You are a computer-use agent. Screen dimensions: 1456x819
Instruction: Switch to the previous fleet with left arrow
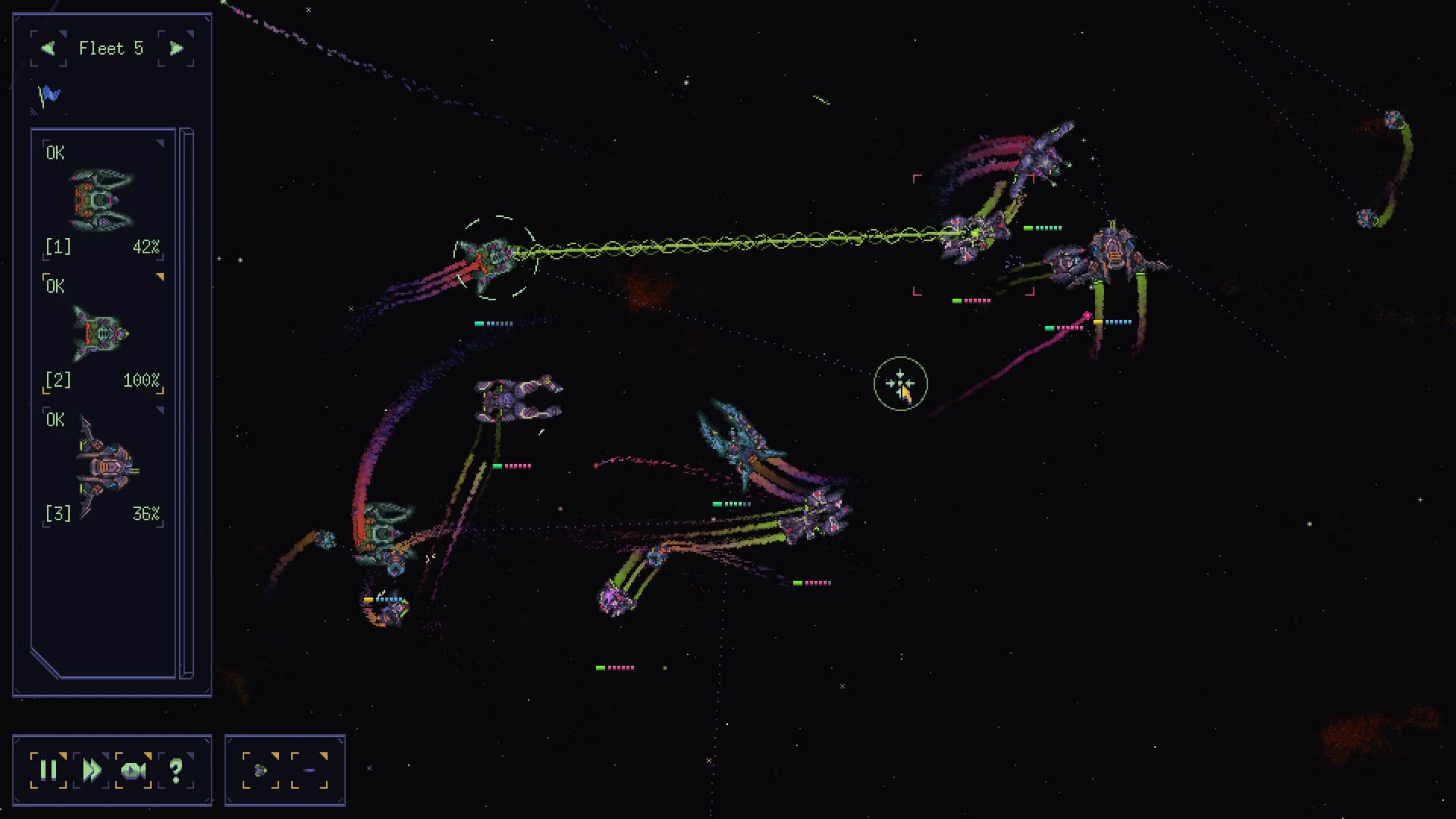tap(48, 48)
